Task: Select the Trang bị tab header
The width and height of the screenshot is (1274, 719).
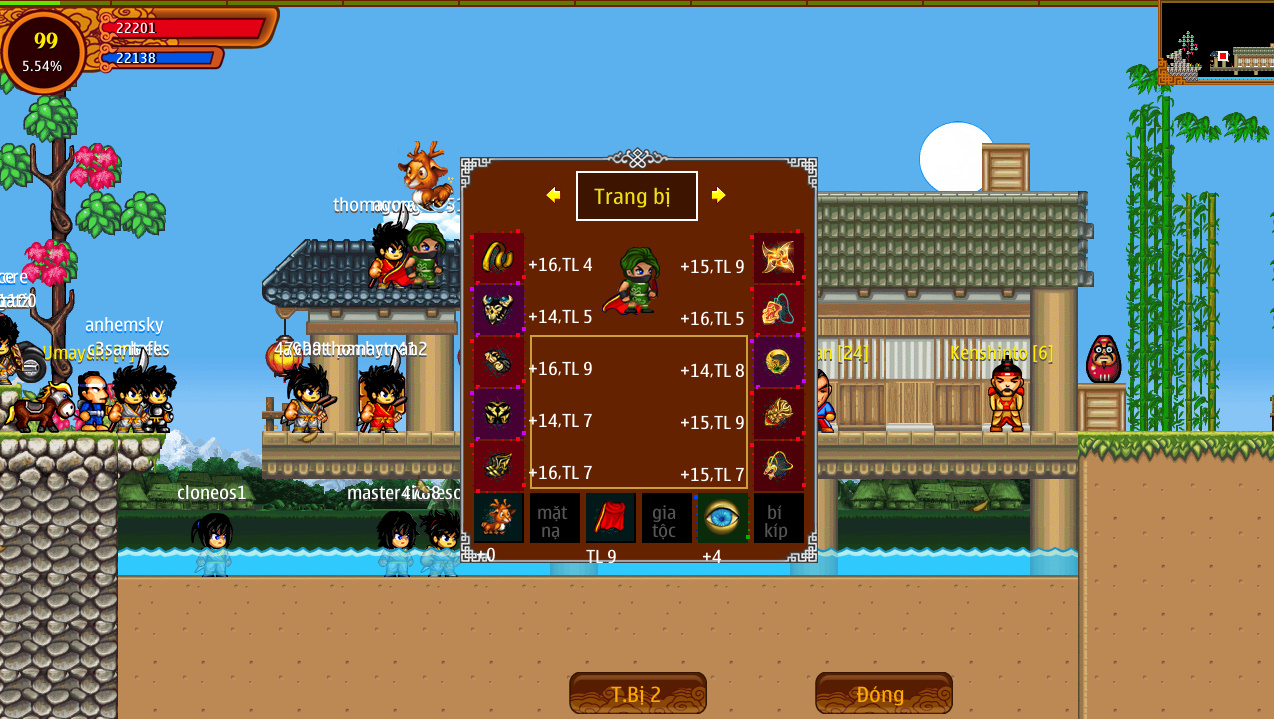Action: point(636,196)
